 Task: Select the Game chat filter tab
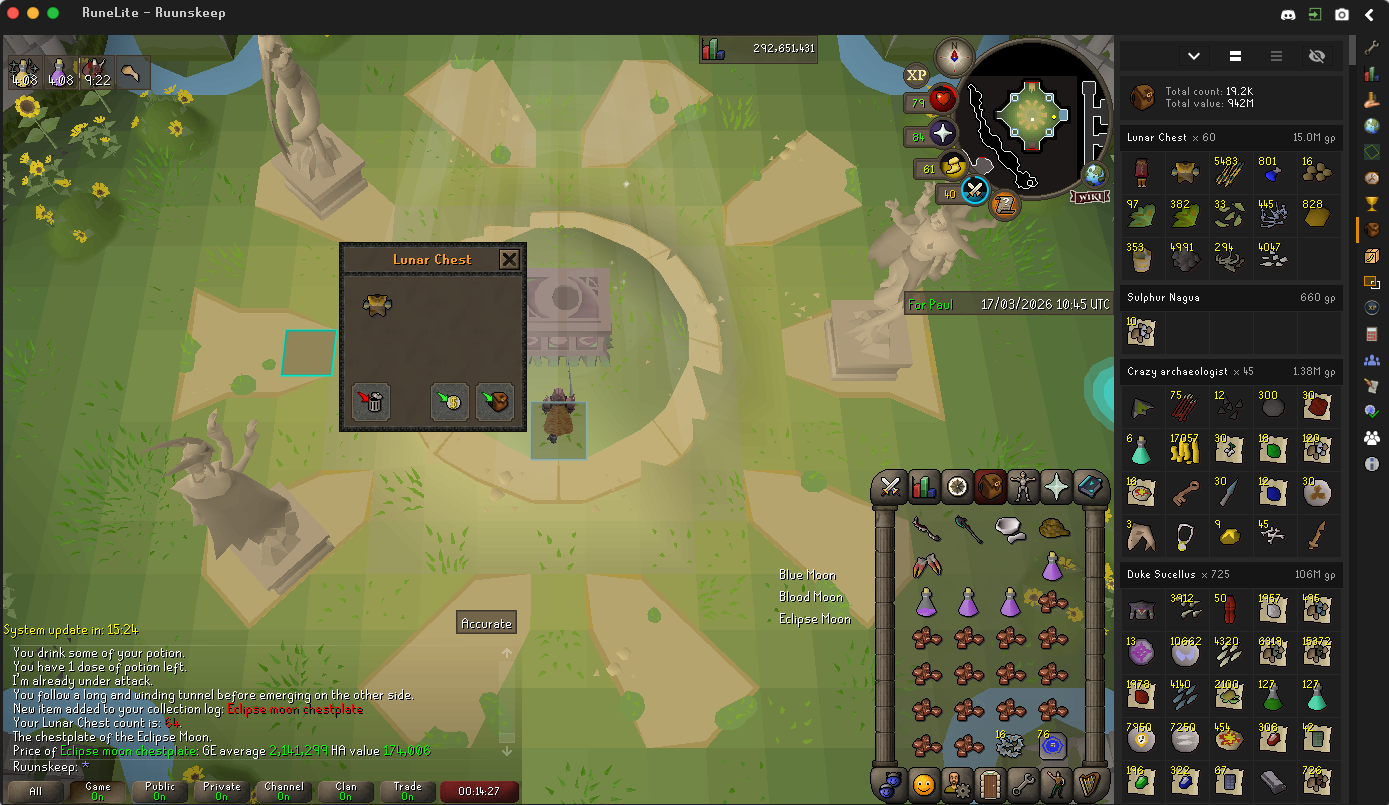coord(98,791)
